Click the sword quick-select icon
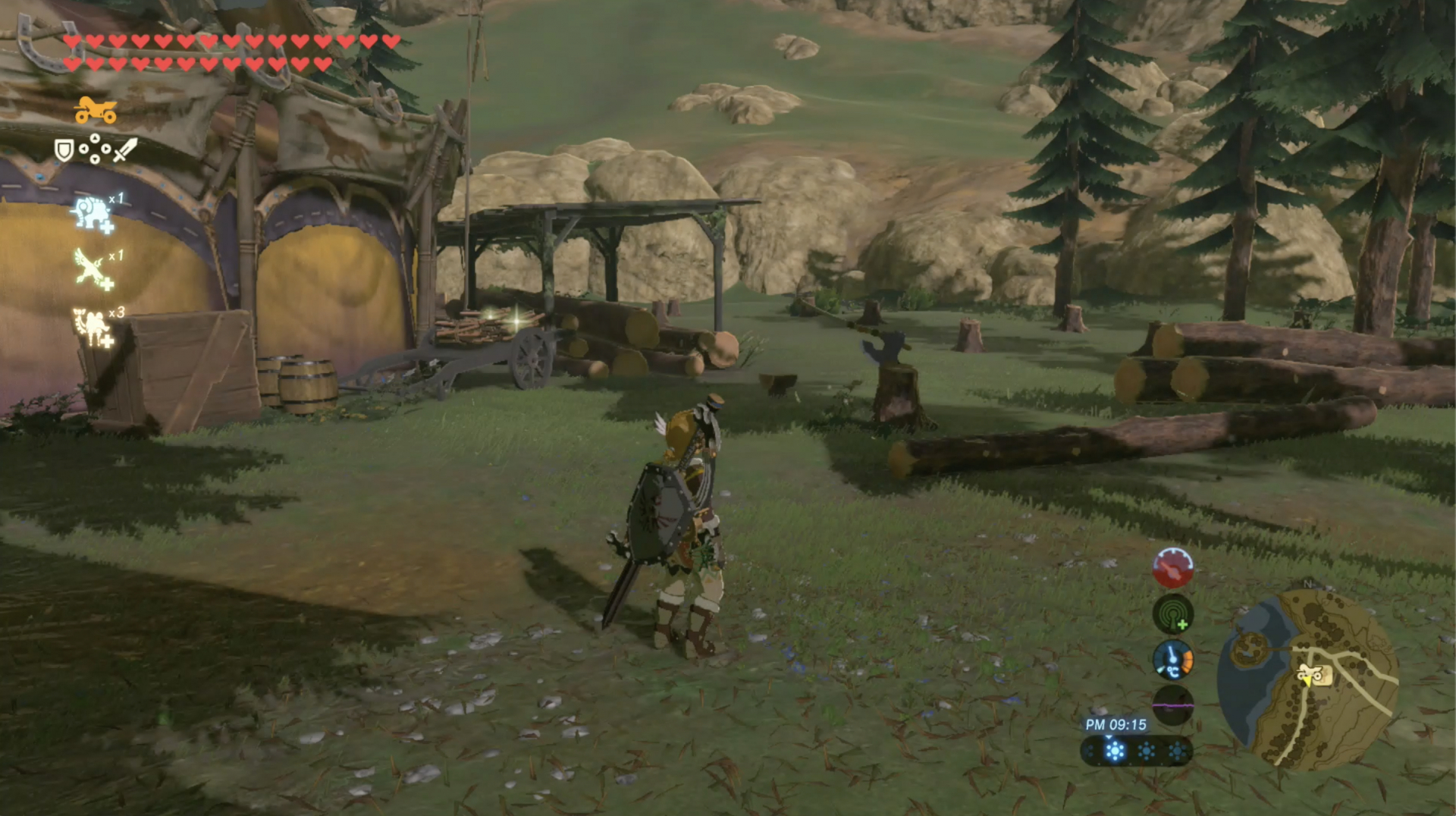Screen dimensions: 1456x816 tap(125, 149)
